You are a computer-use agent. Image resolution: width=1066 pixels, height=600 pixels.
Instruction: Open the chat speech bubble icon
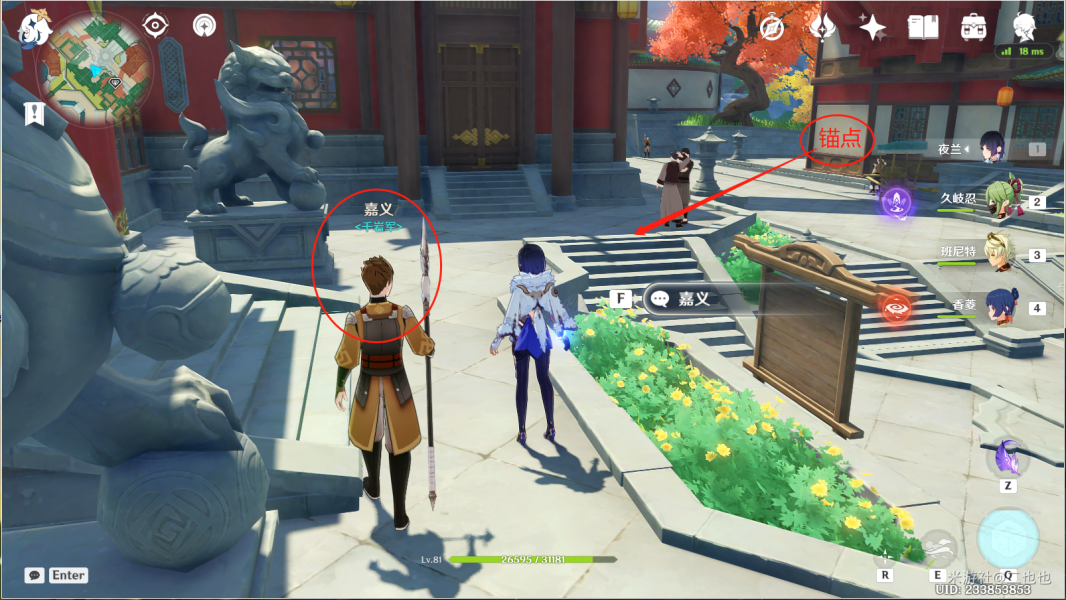(35, 575)
